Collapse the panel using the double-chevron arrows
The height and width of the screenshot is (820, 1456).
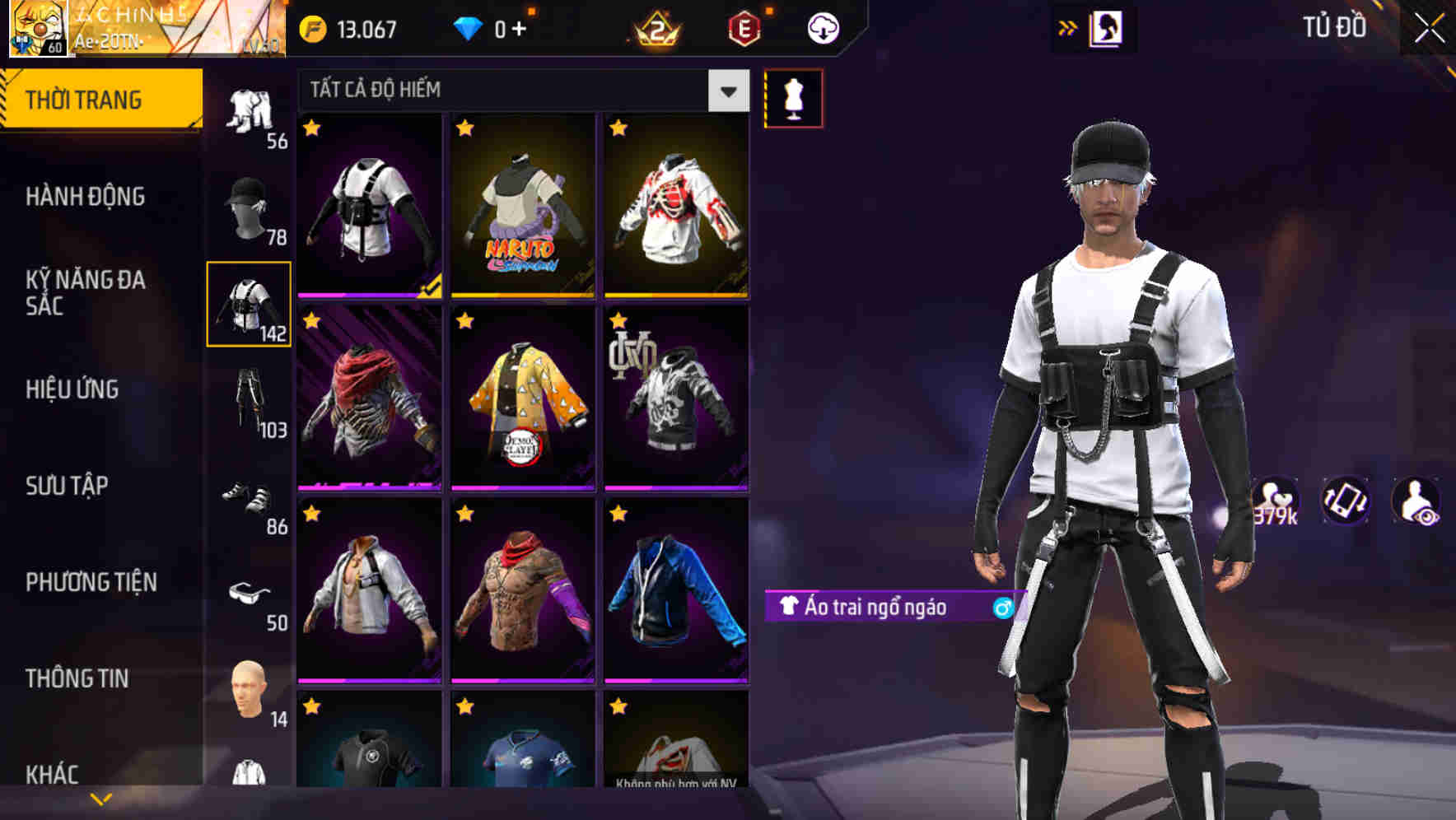coord(1067,26)
